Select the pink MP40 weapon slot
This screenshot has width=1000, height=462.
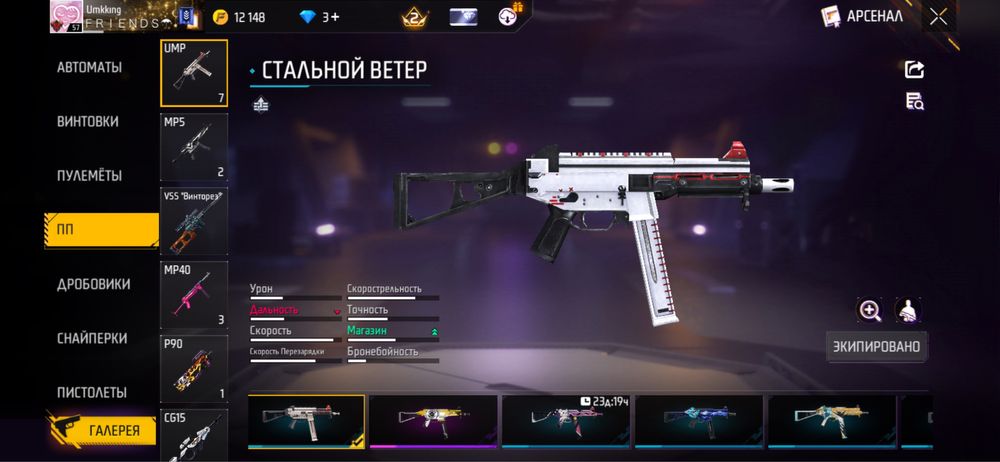194,295
